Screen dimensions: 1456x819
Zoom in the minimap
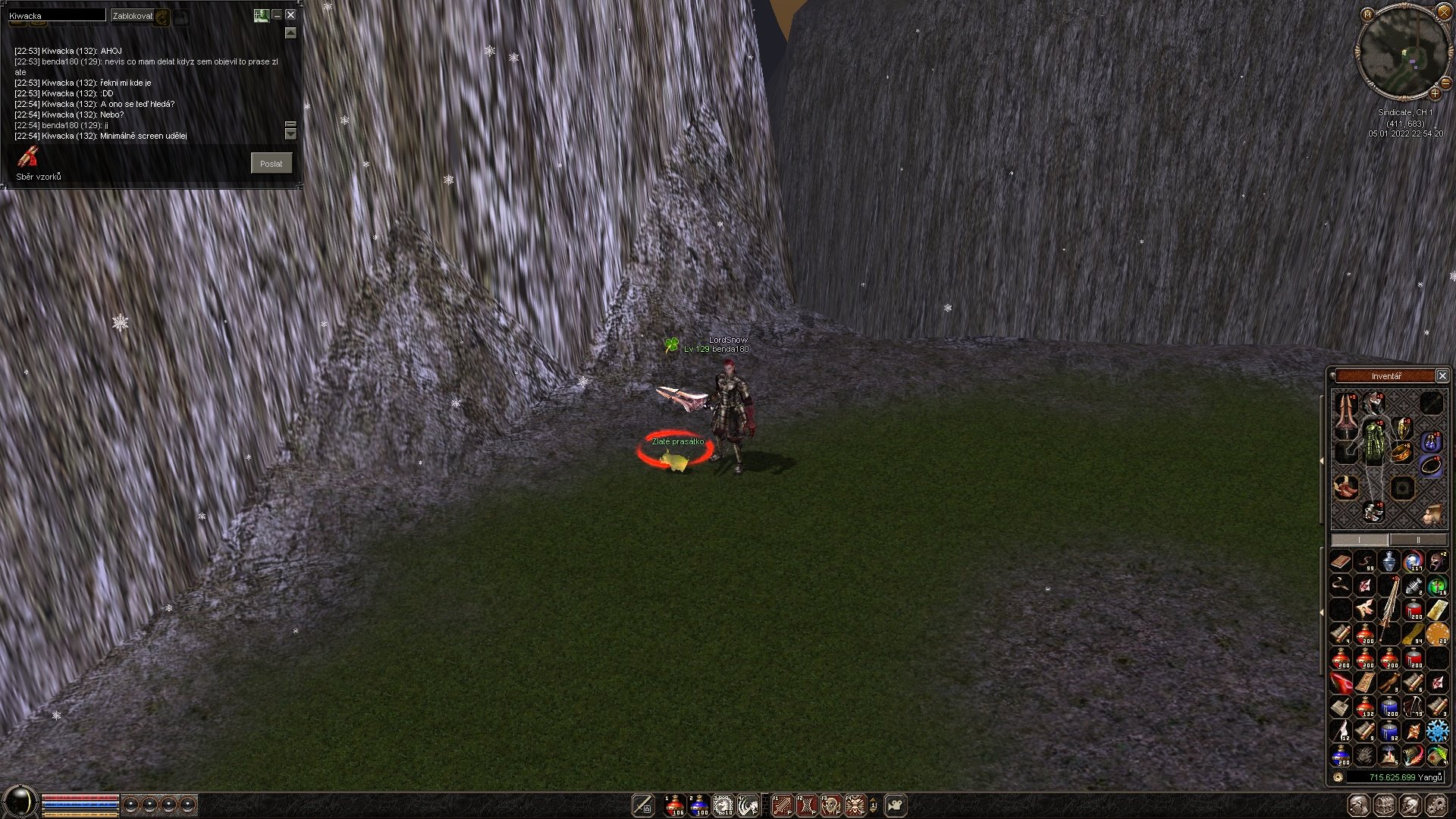(x=1435, y=94)
